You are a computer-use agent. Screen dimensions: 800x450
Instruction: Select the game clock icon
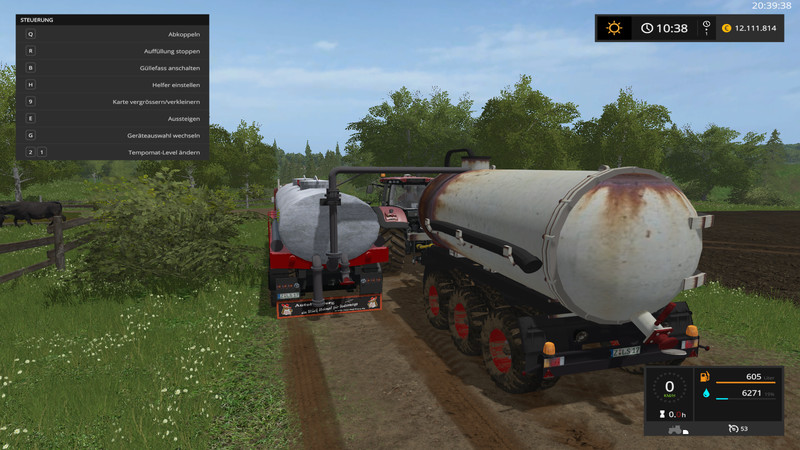point(647,28)
